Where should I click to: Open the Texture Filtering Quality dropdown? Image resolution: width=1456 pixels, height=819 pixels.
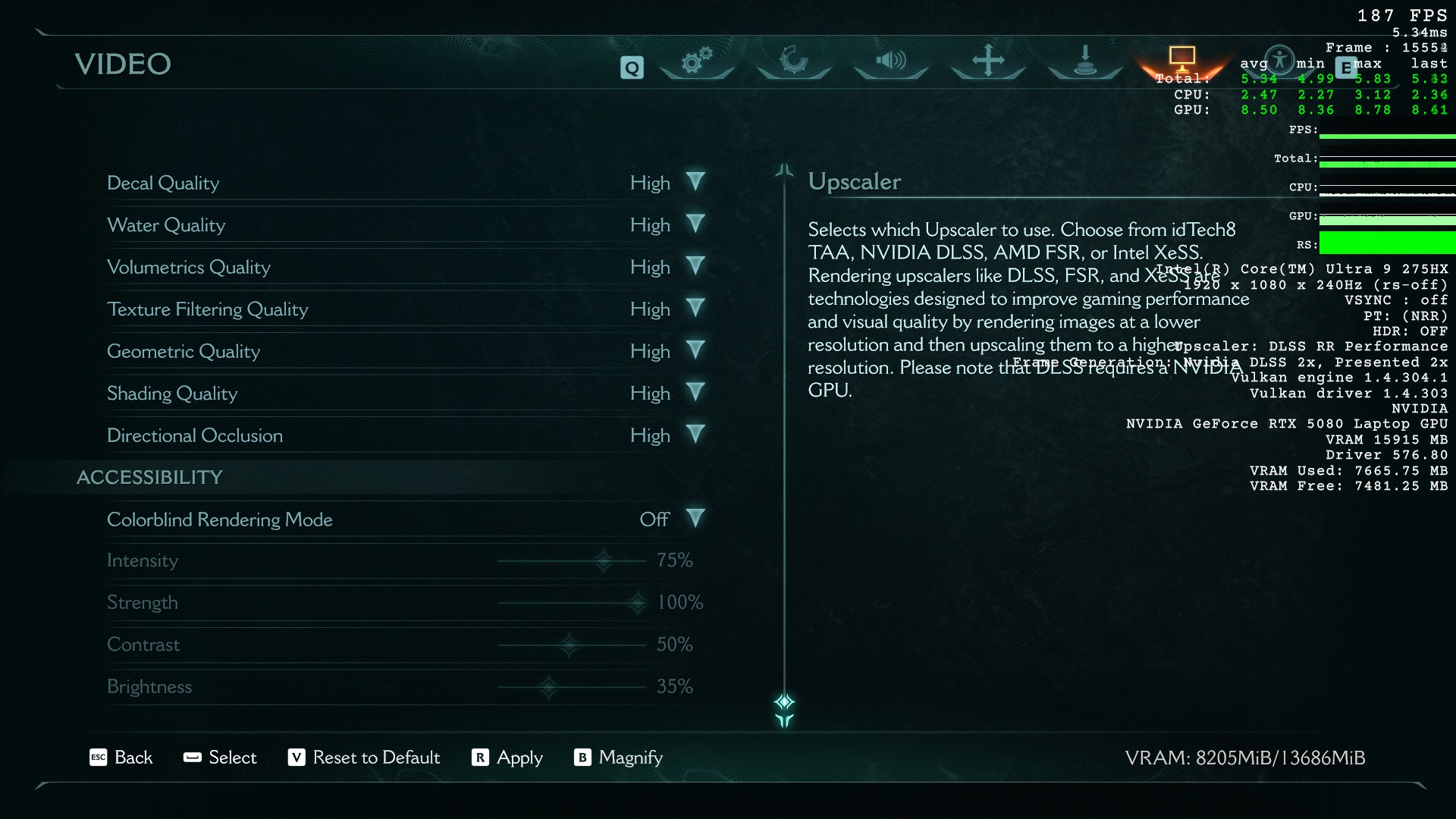coord(695,309)
